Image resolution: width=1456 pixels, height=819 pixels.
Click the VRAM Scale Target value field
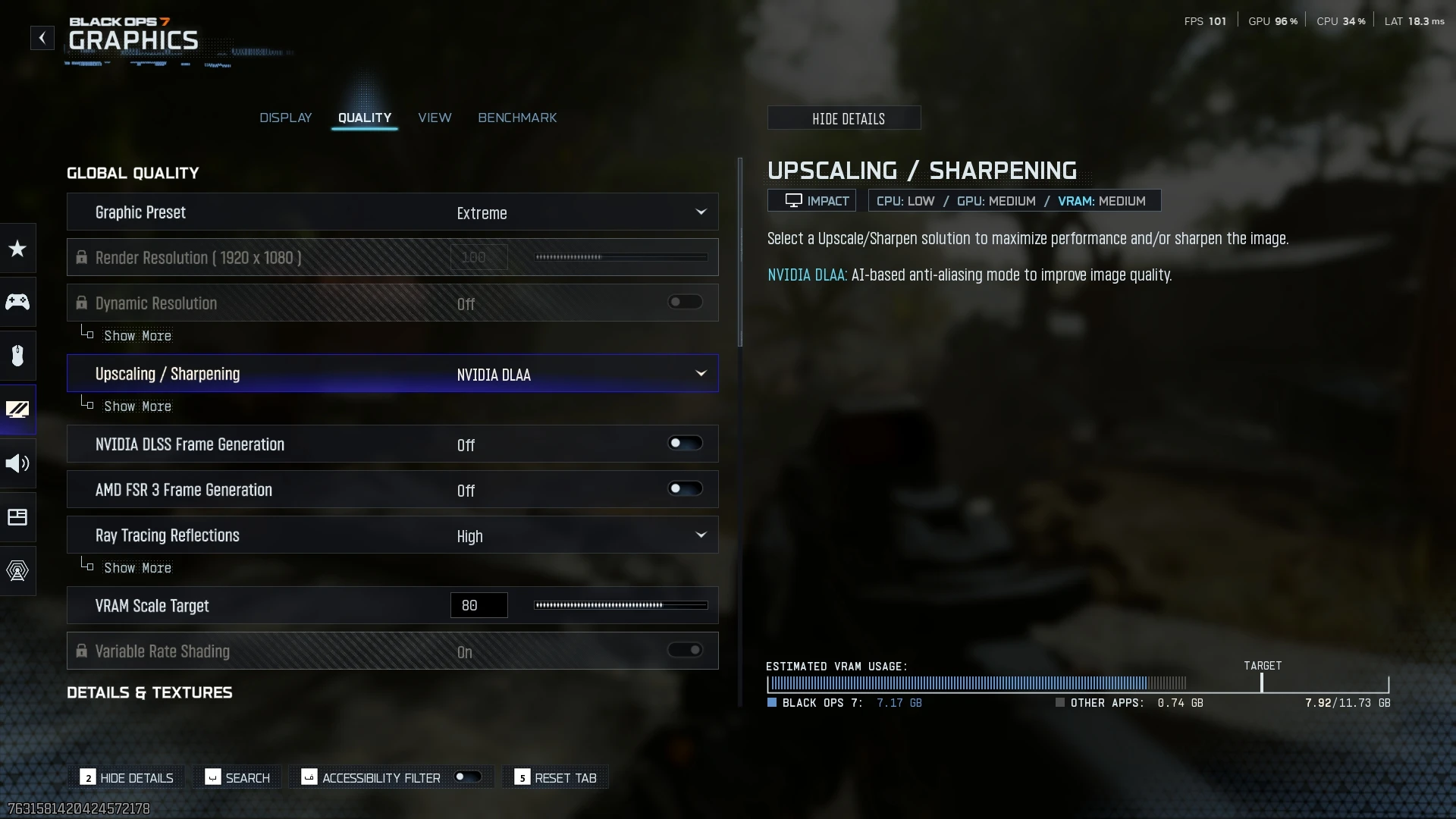pos(479,605)
